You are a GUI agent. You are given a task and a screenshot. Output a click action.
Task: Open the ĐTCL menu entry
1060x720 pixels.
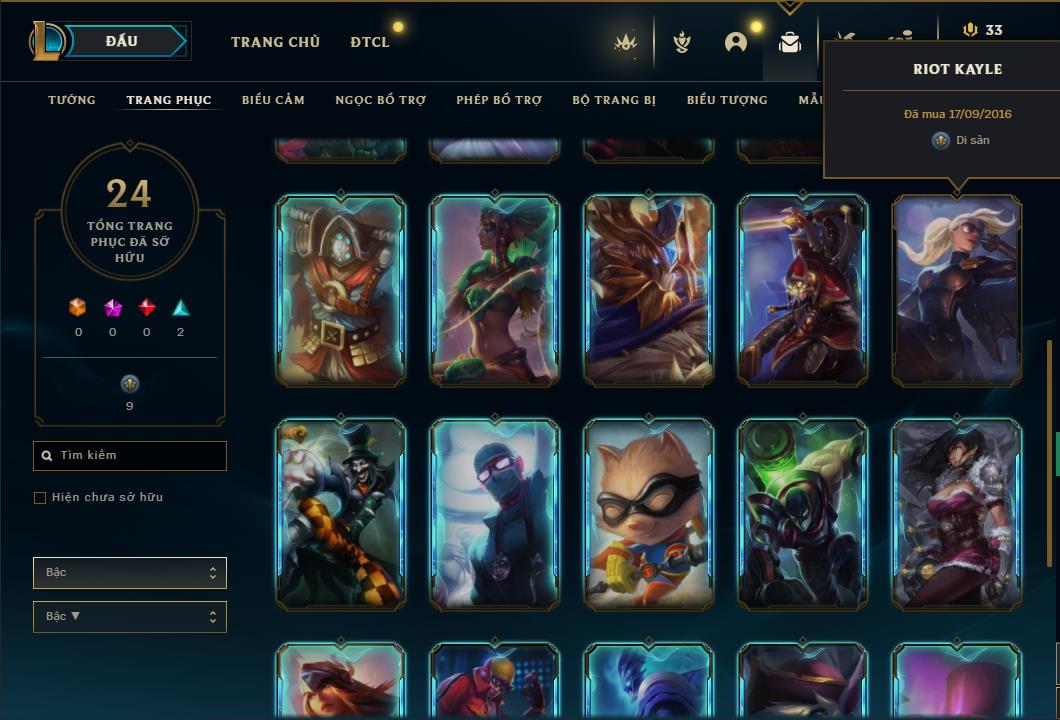tap(370, 42)
